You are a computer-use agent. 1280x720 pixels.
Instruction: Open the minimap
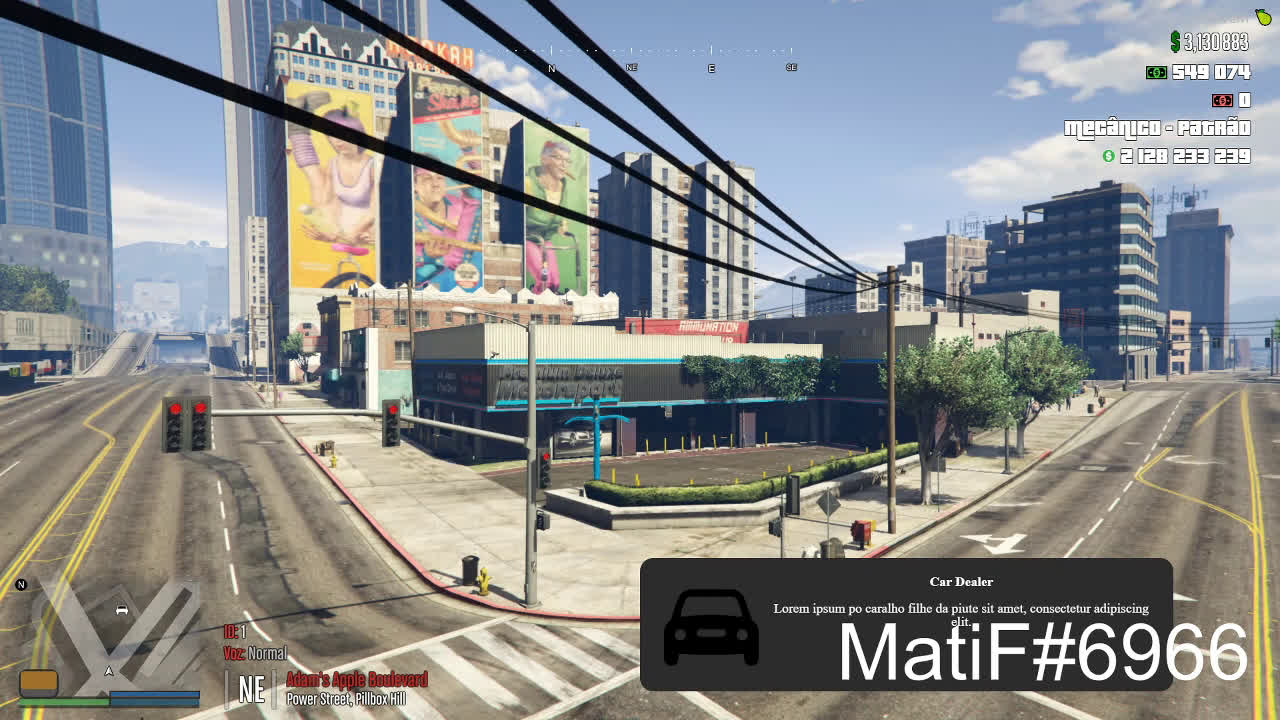(110, 635)
